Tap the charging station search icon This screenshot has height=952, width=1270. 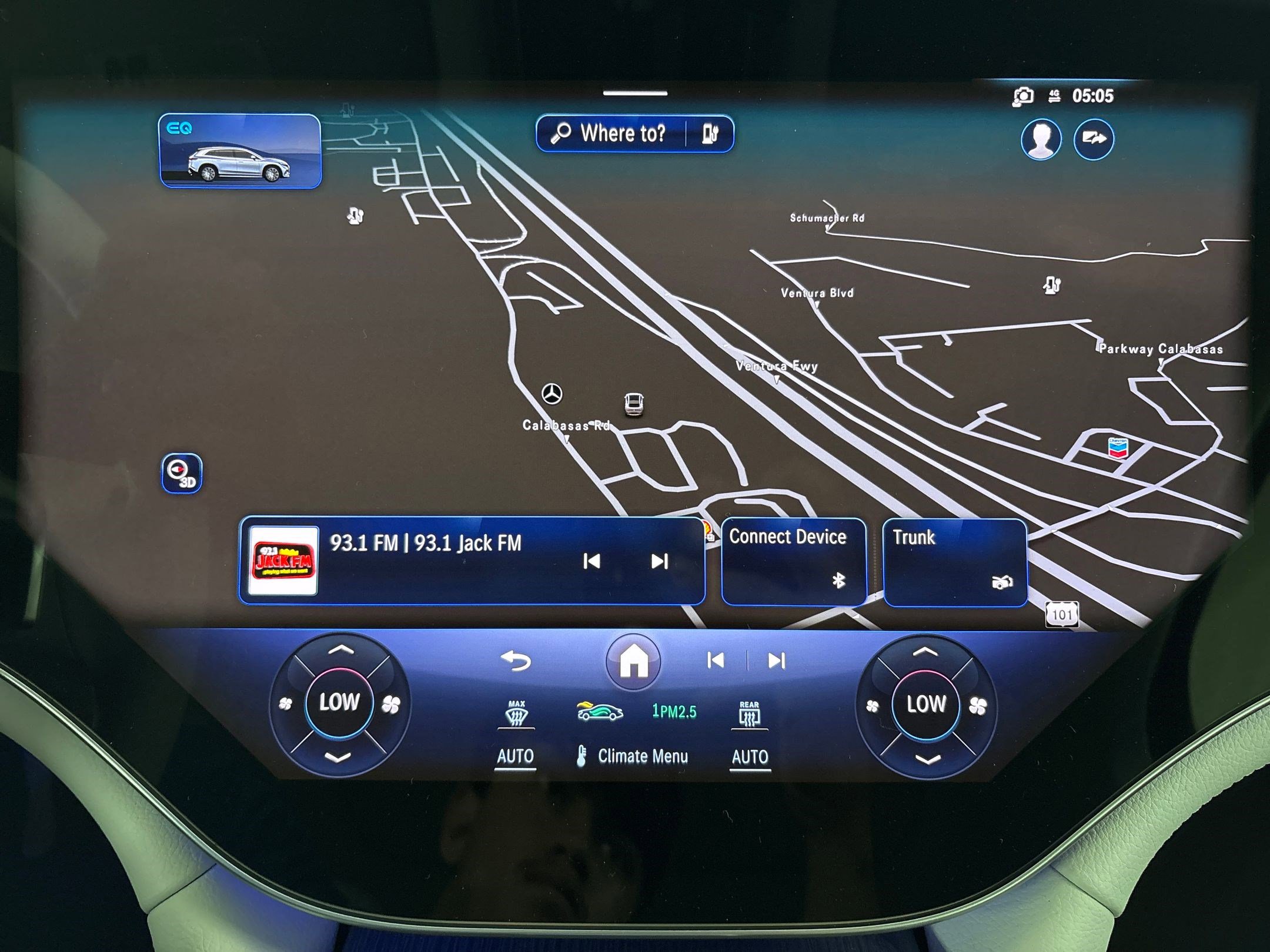pyautogui.click(x=710, y=134)
